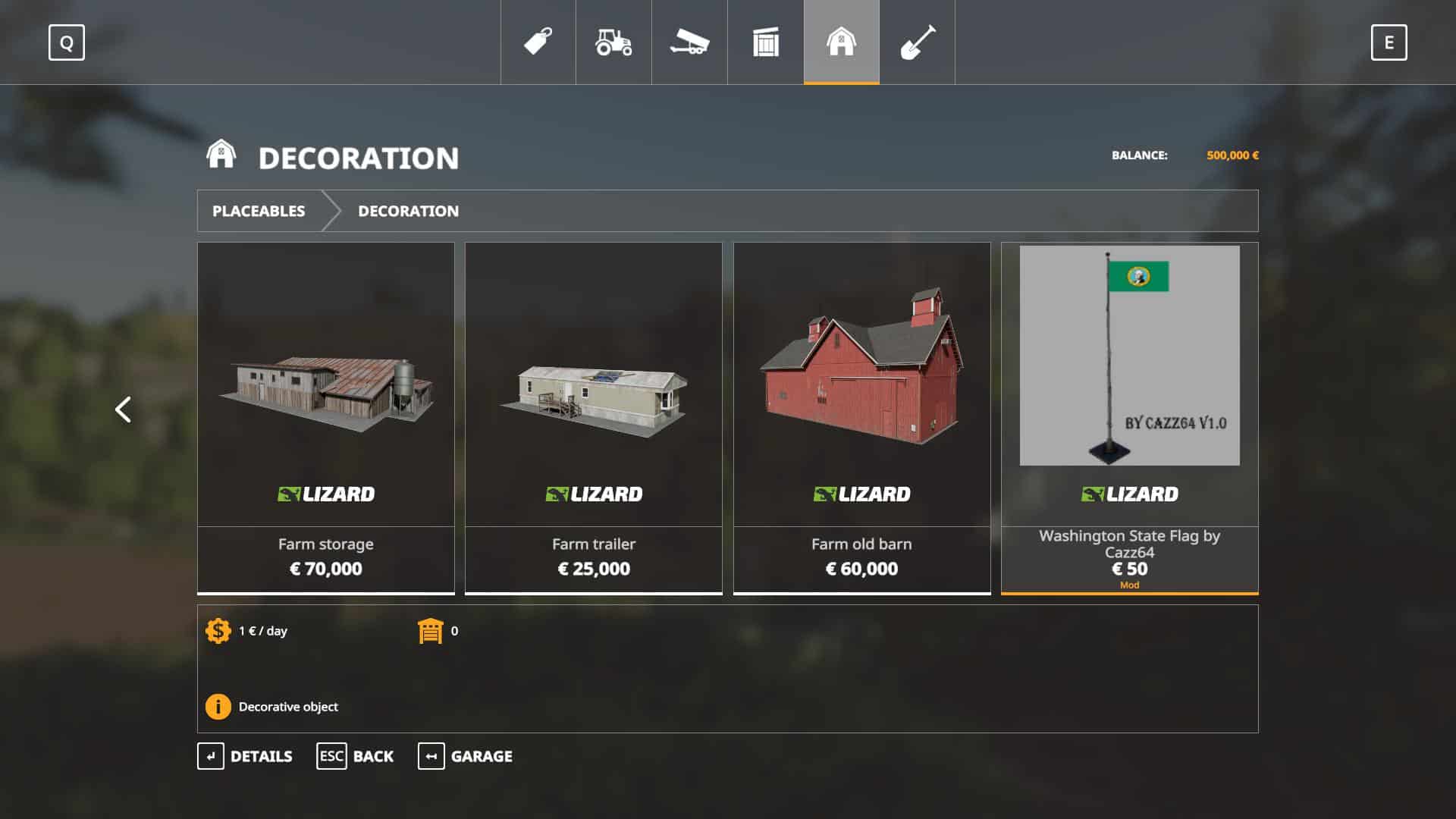Open Details for the selected item
The width and height of the screenshot is (1456, 819).
[x=245, y=756]
